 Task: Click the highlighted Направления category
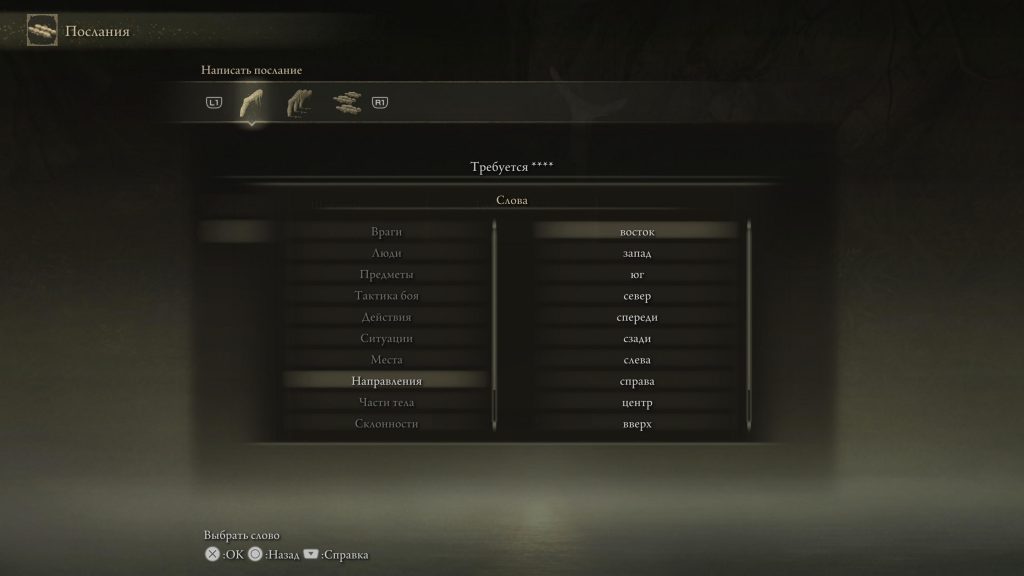click(386, 381)
